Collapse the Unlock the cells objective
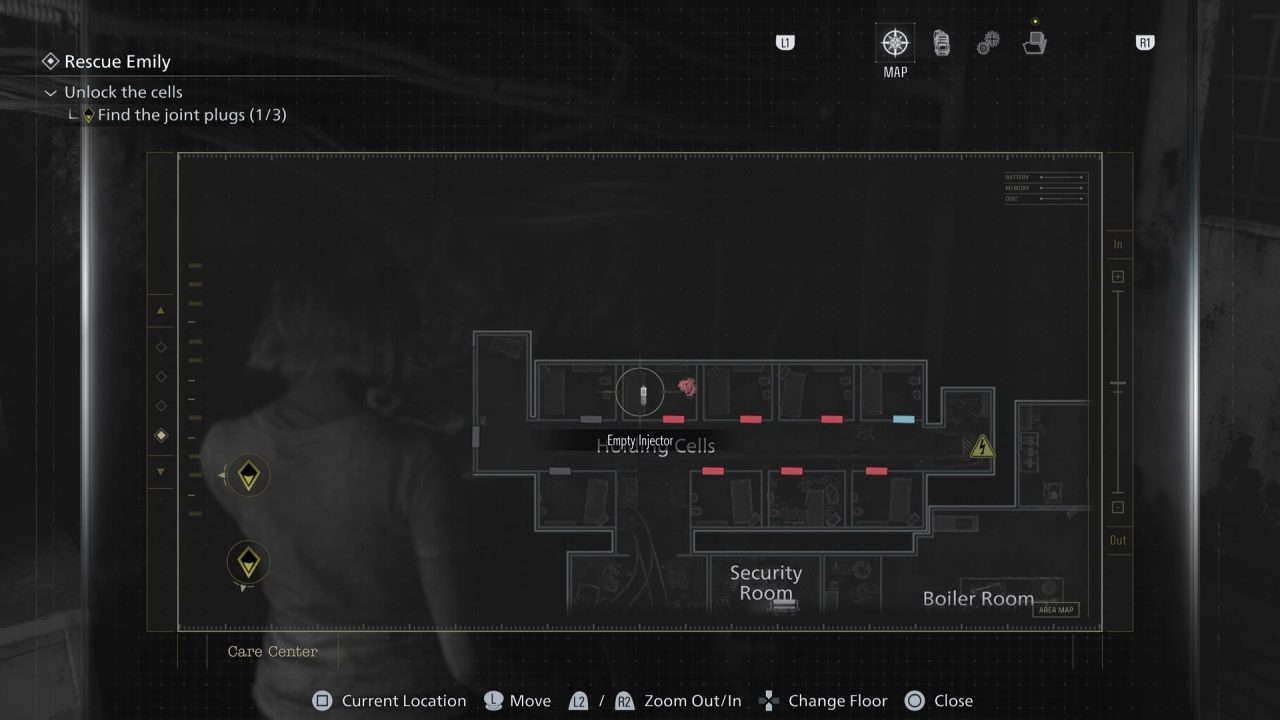 tap(51, 93)
